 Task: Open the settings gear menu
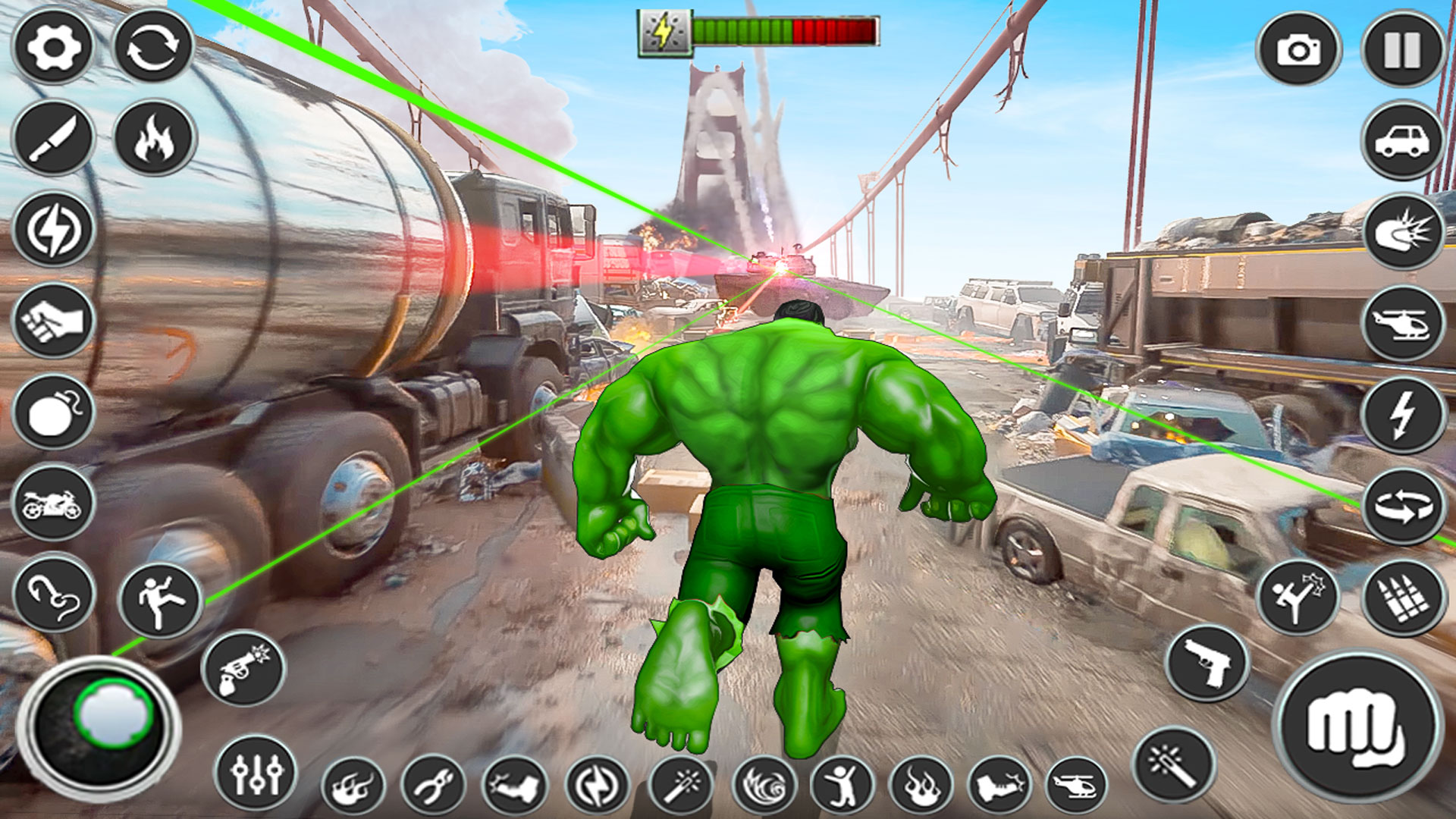[53, 47]
